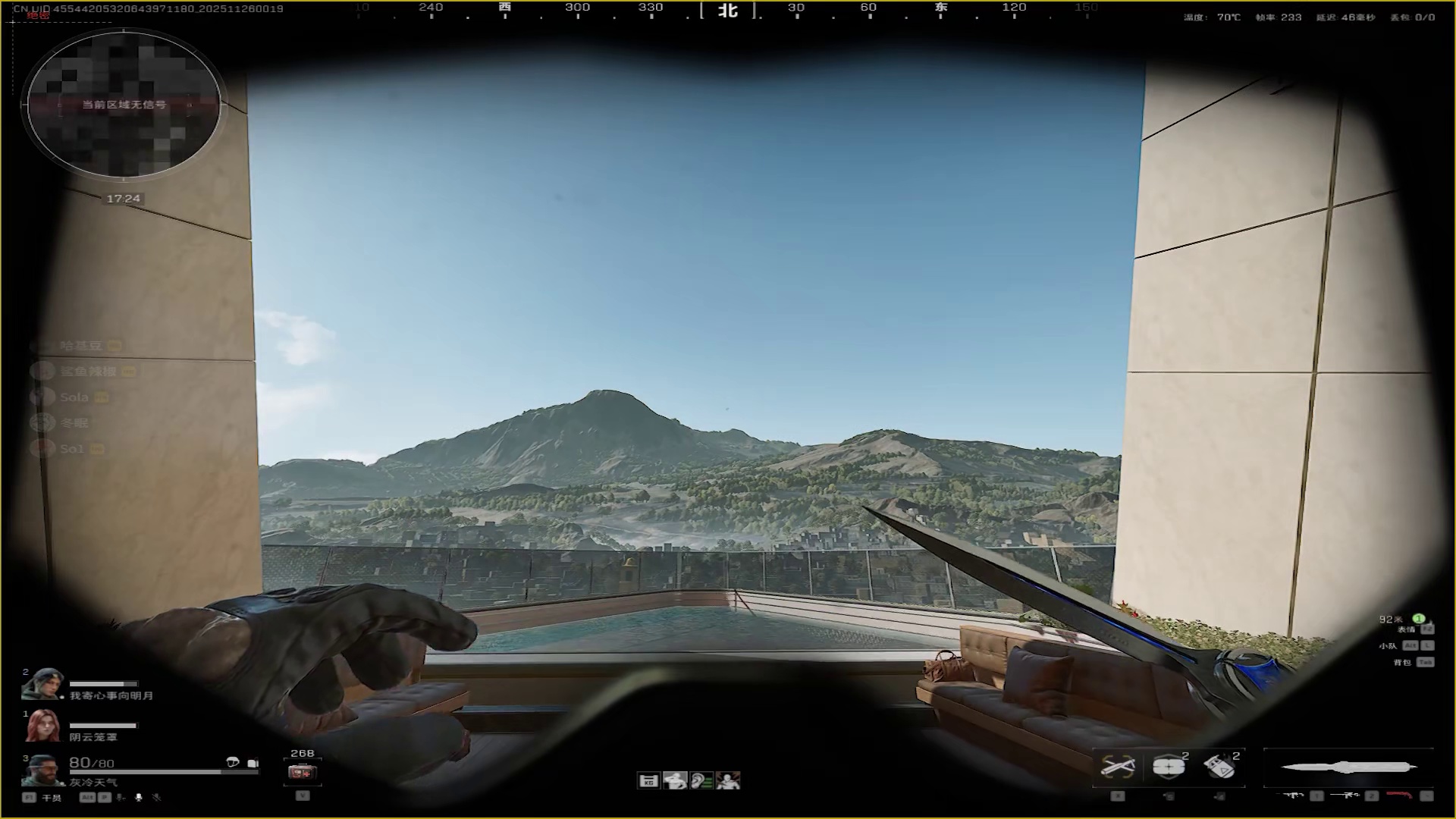Open the 表情 emote menu
The width and height of the screenshot is (1456, 819).
click(x=1407, y=629)
